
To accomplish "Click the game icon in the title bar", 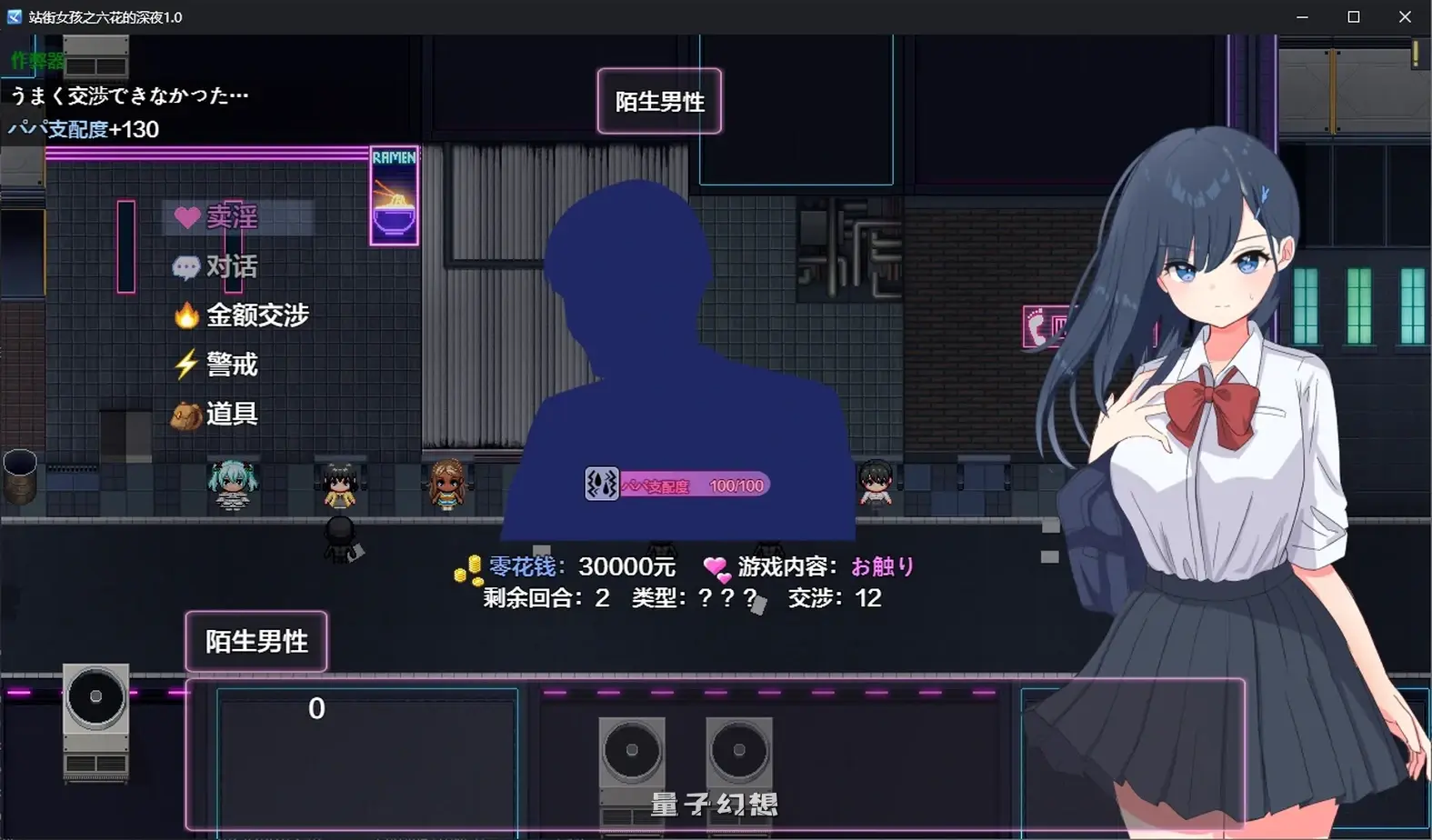I will (13, 15).
